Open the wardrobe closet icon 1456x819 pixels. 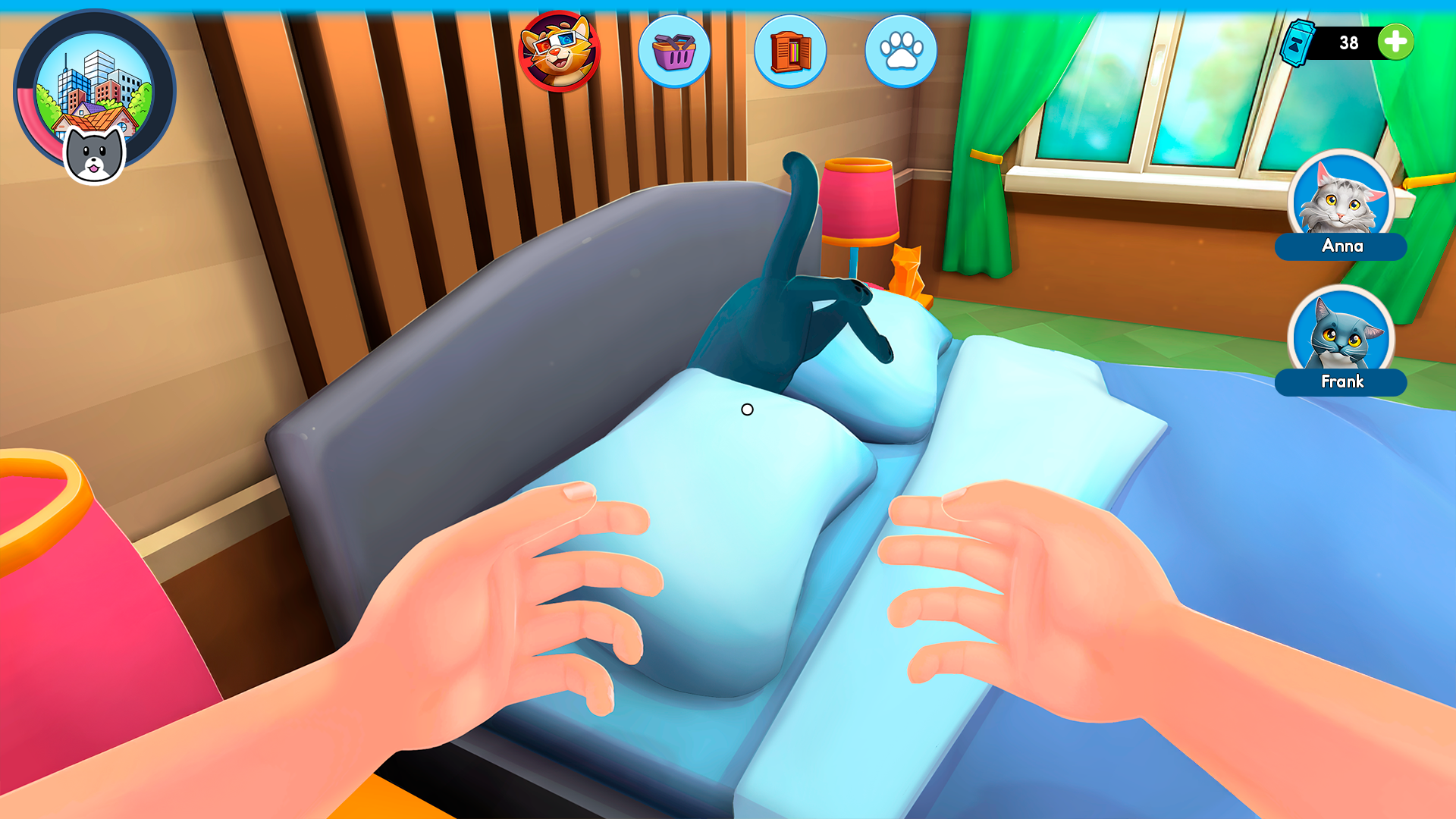(789, 51)
